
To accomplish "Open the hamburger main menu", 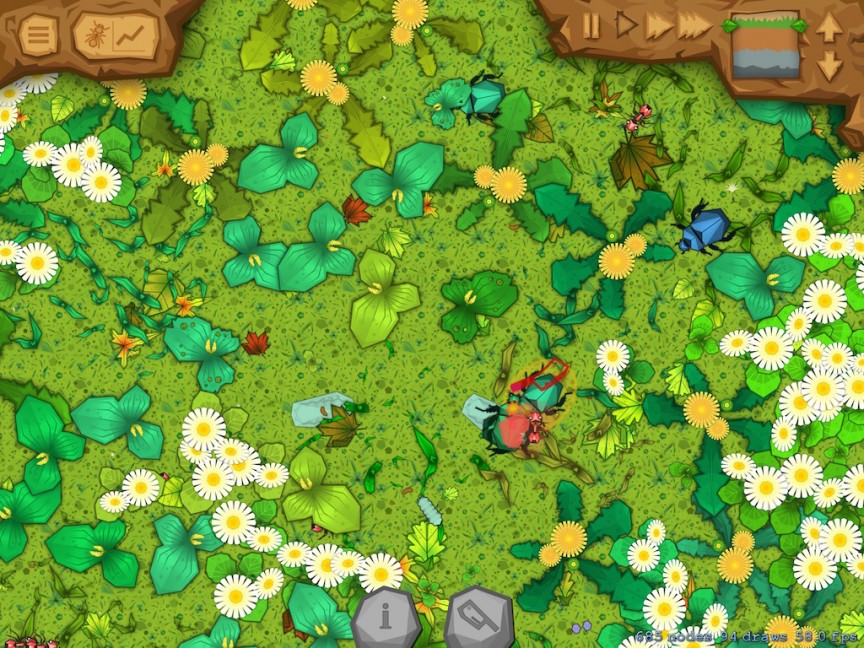I will tap(38, 37).
